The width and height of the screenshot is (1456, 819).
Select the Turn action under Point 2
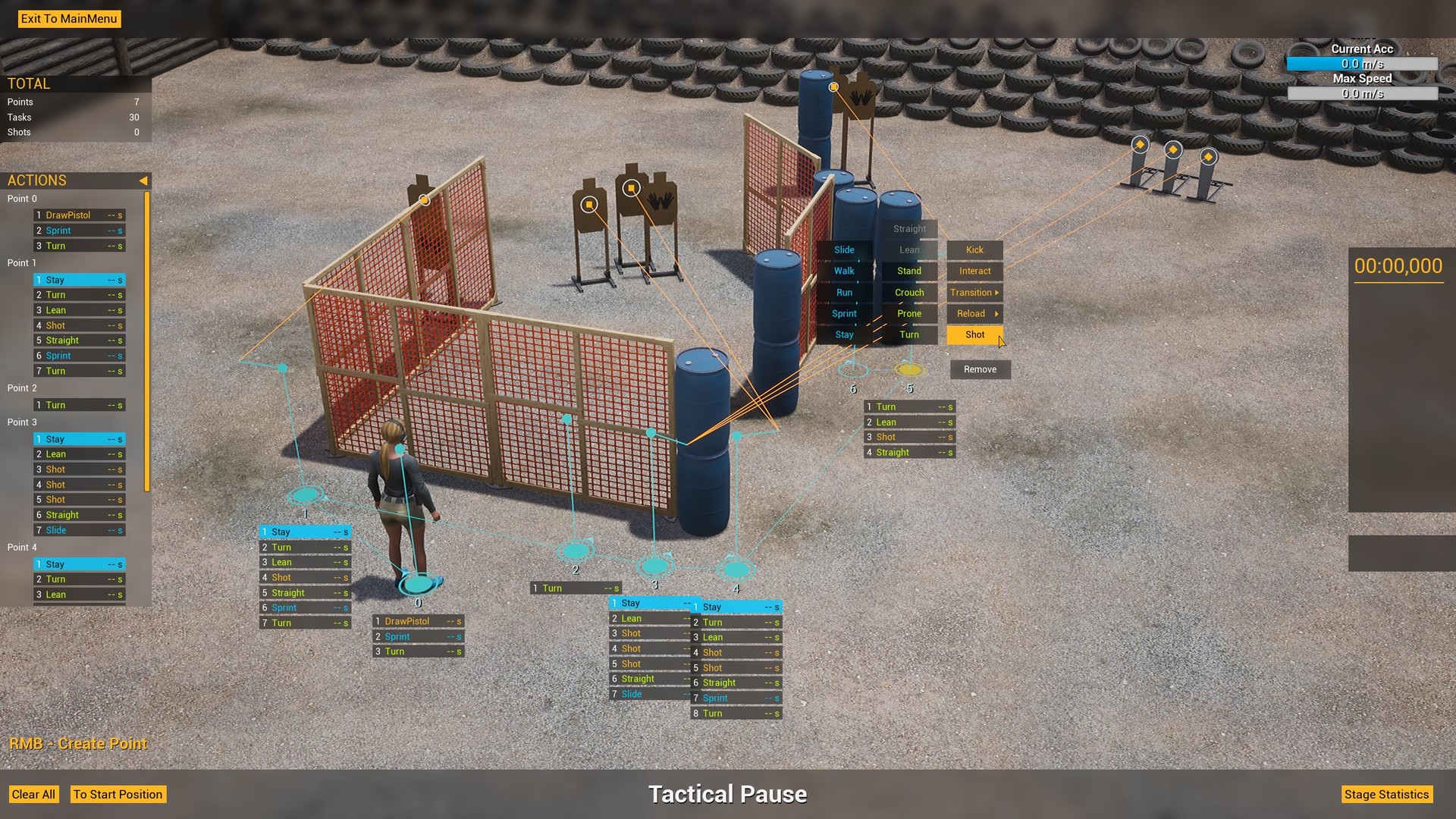pyautogui.click(x=79, y=404)
